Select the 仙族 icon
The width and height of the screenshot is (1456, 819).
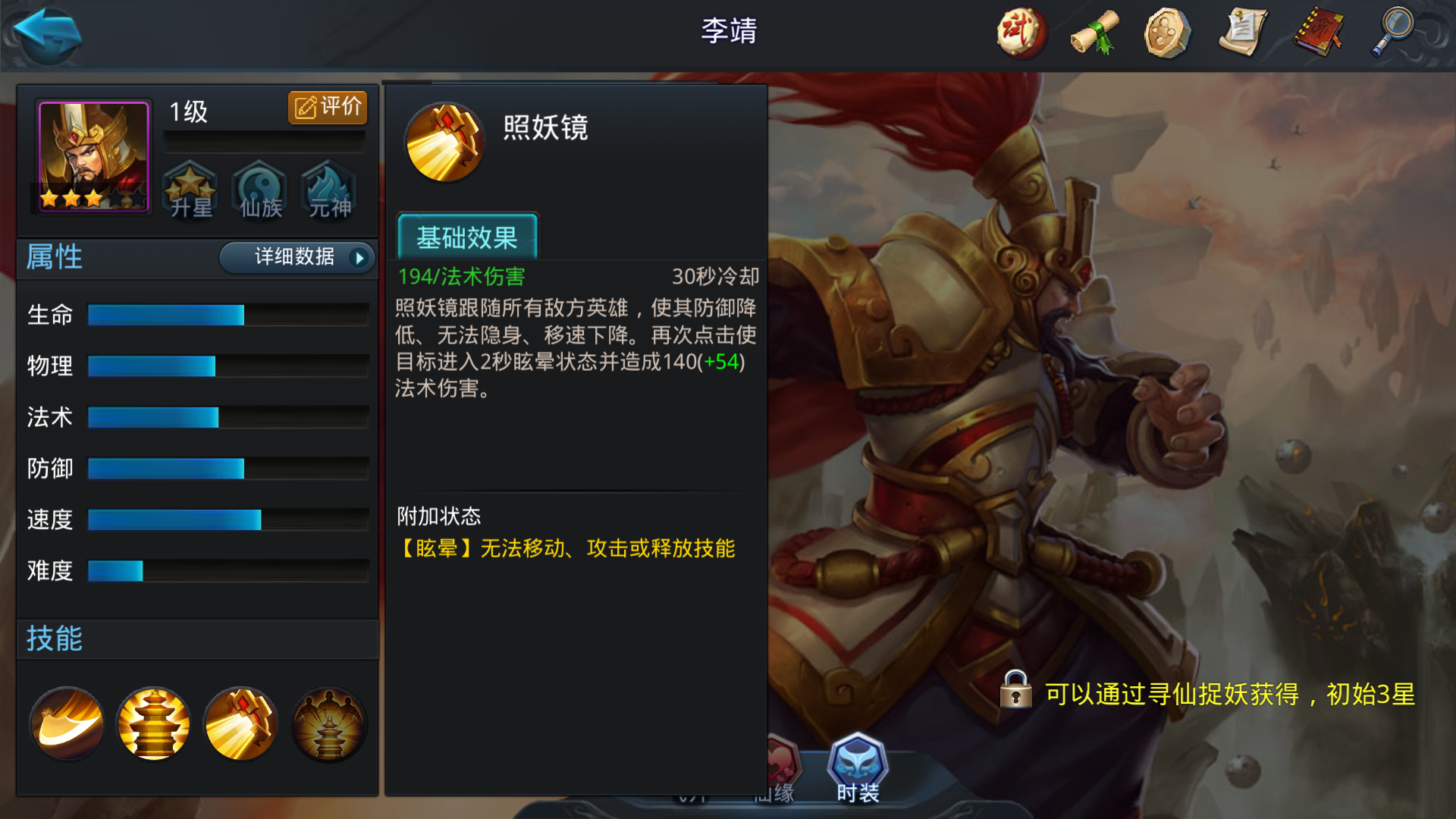[x=259, y=191]
